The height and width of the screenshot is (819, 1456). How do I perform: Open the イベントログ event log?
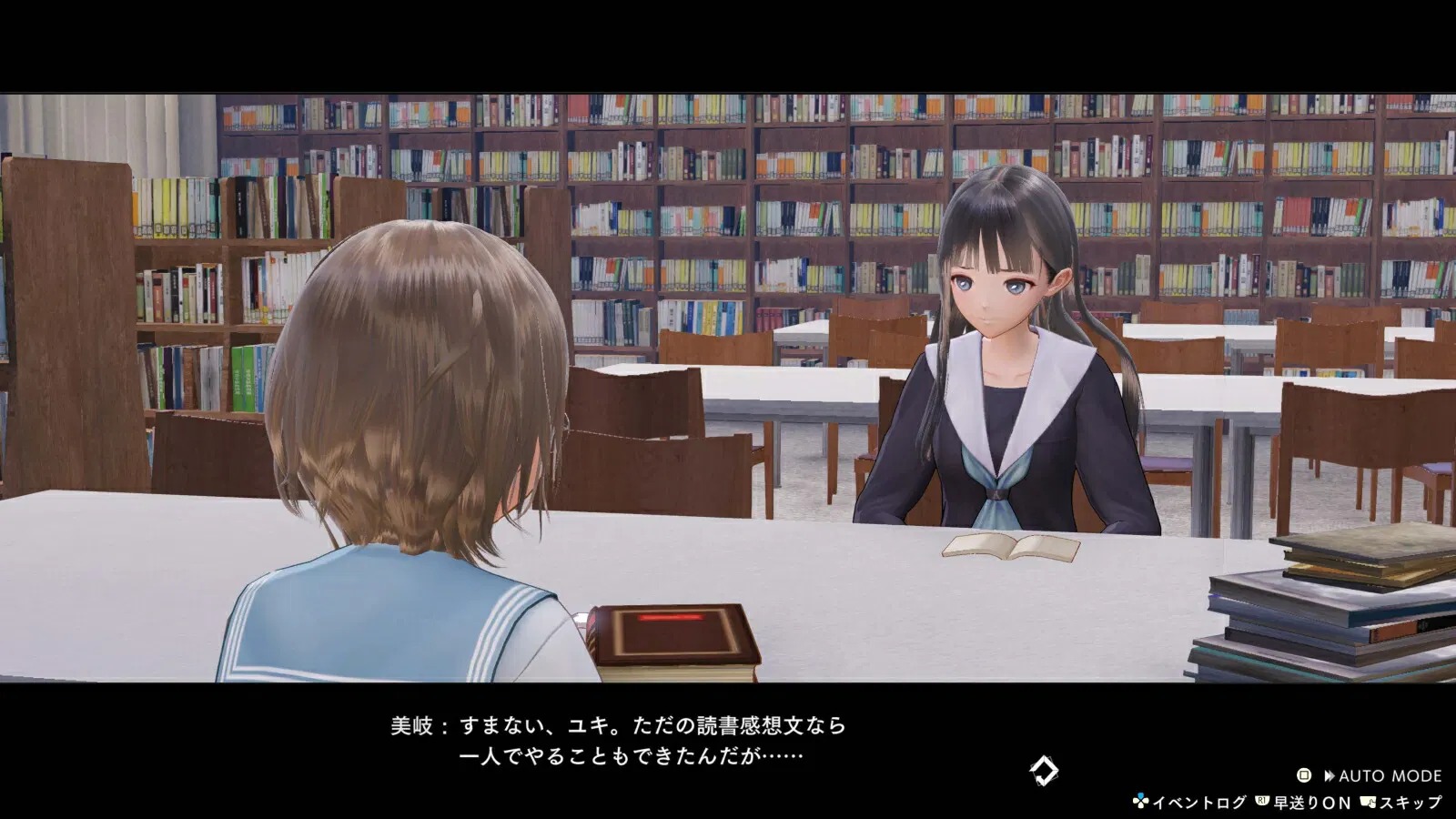point(1199,802)
